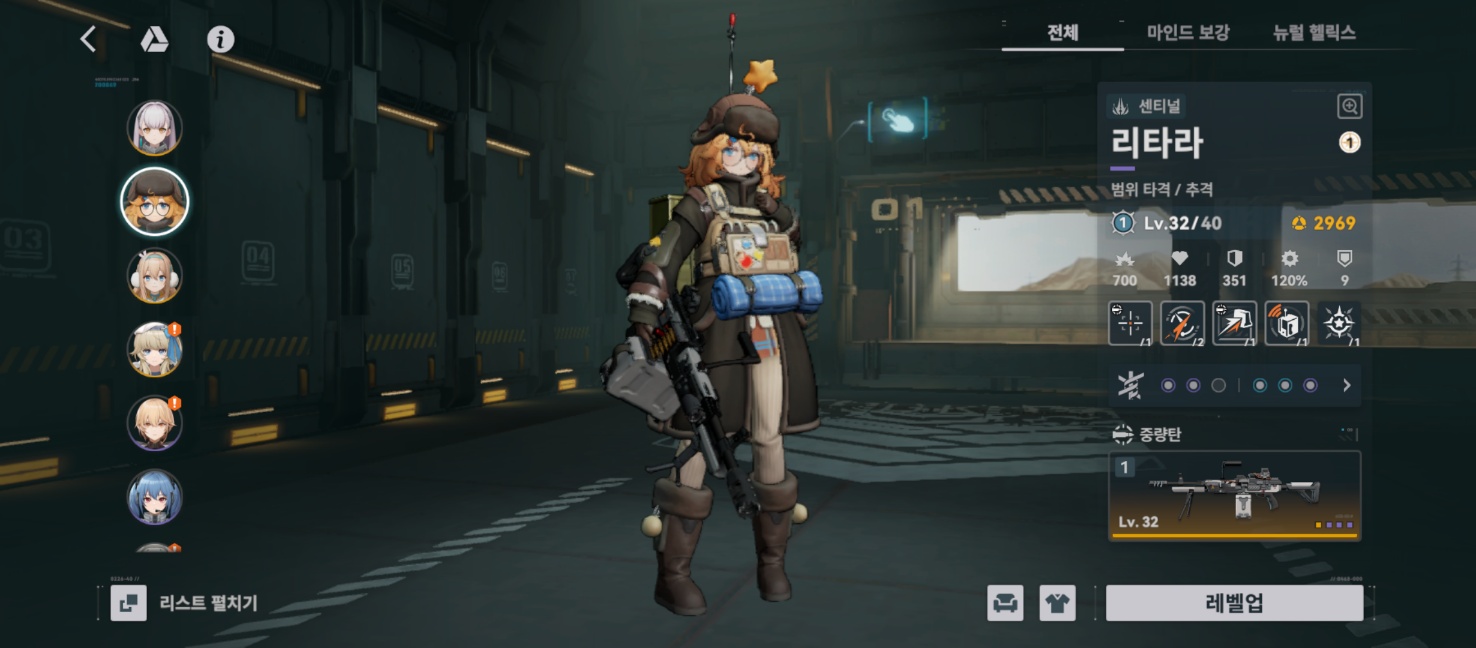The image size is (1476, 648).
Task: Activate the glowing hand interaction icon
Action: [x=898, y=120]
